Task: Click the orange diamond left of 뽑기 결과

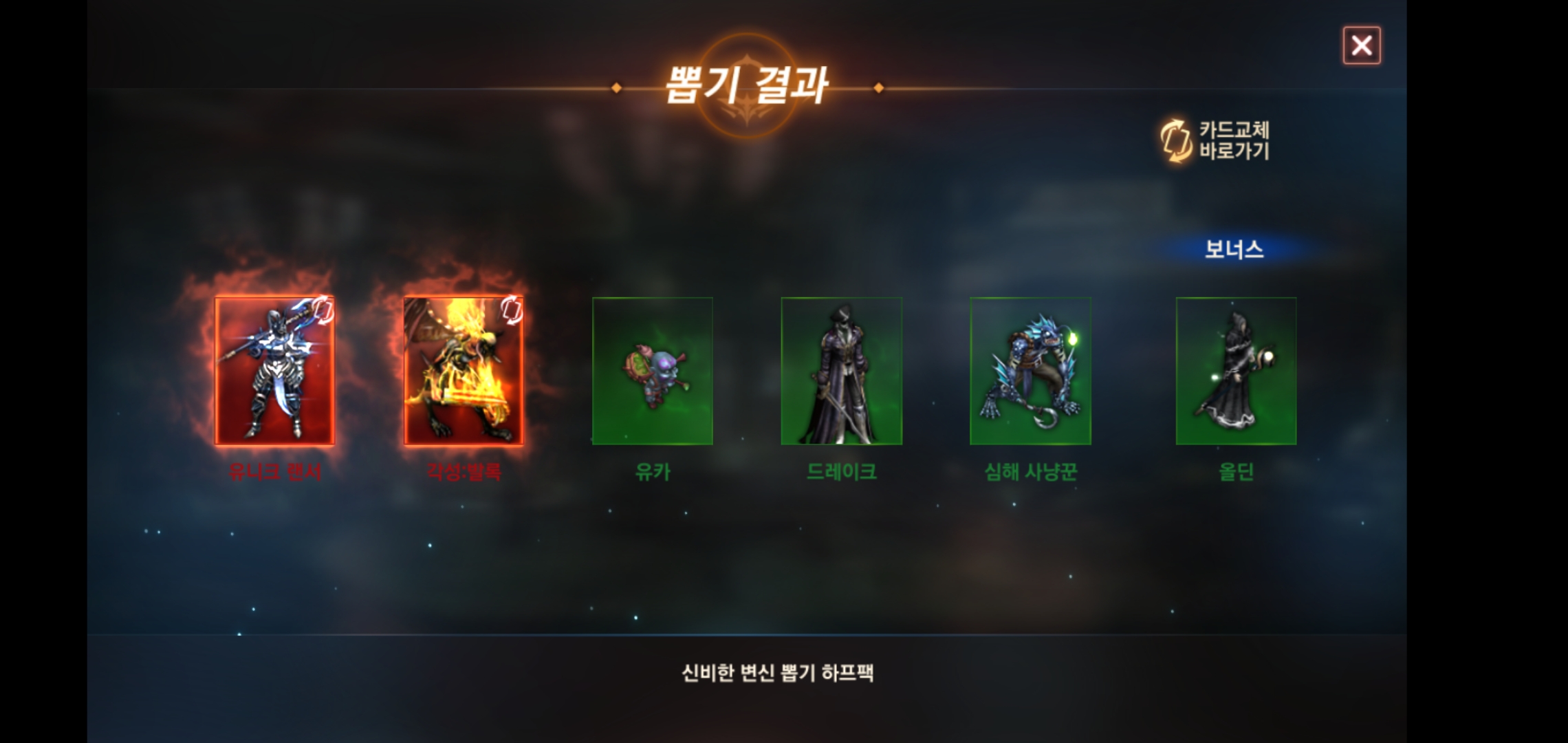Action: [x=617, y=87]
